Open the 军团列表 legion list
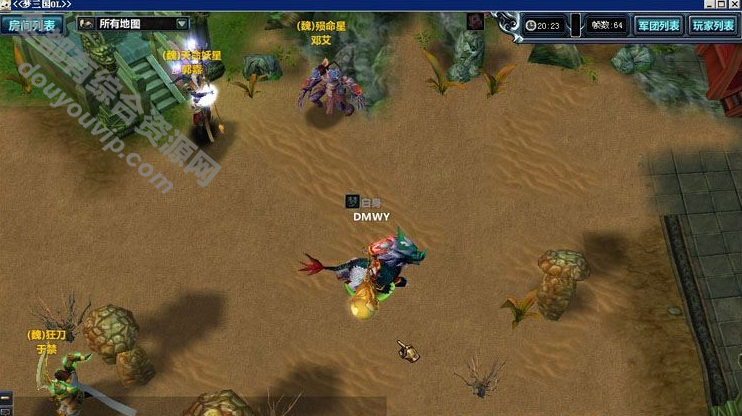The width and height of the screenshot is (742, 416). click(x=658, y=25)
